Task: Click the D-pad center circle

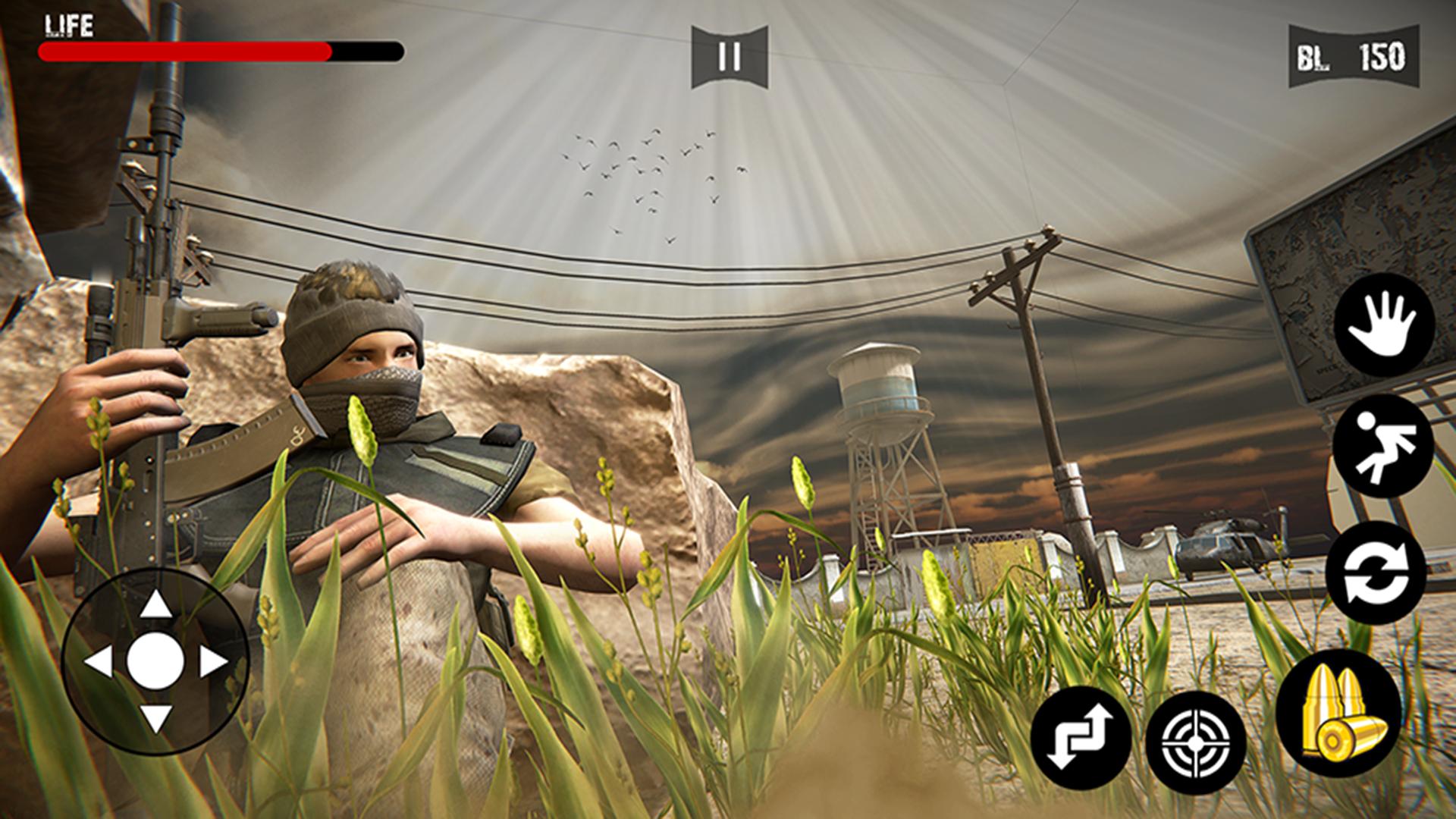Action: coord(155,662)
